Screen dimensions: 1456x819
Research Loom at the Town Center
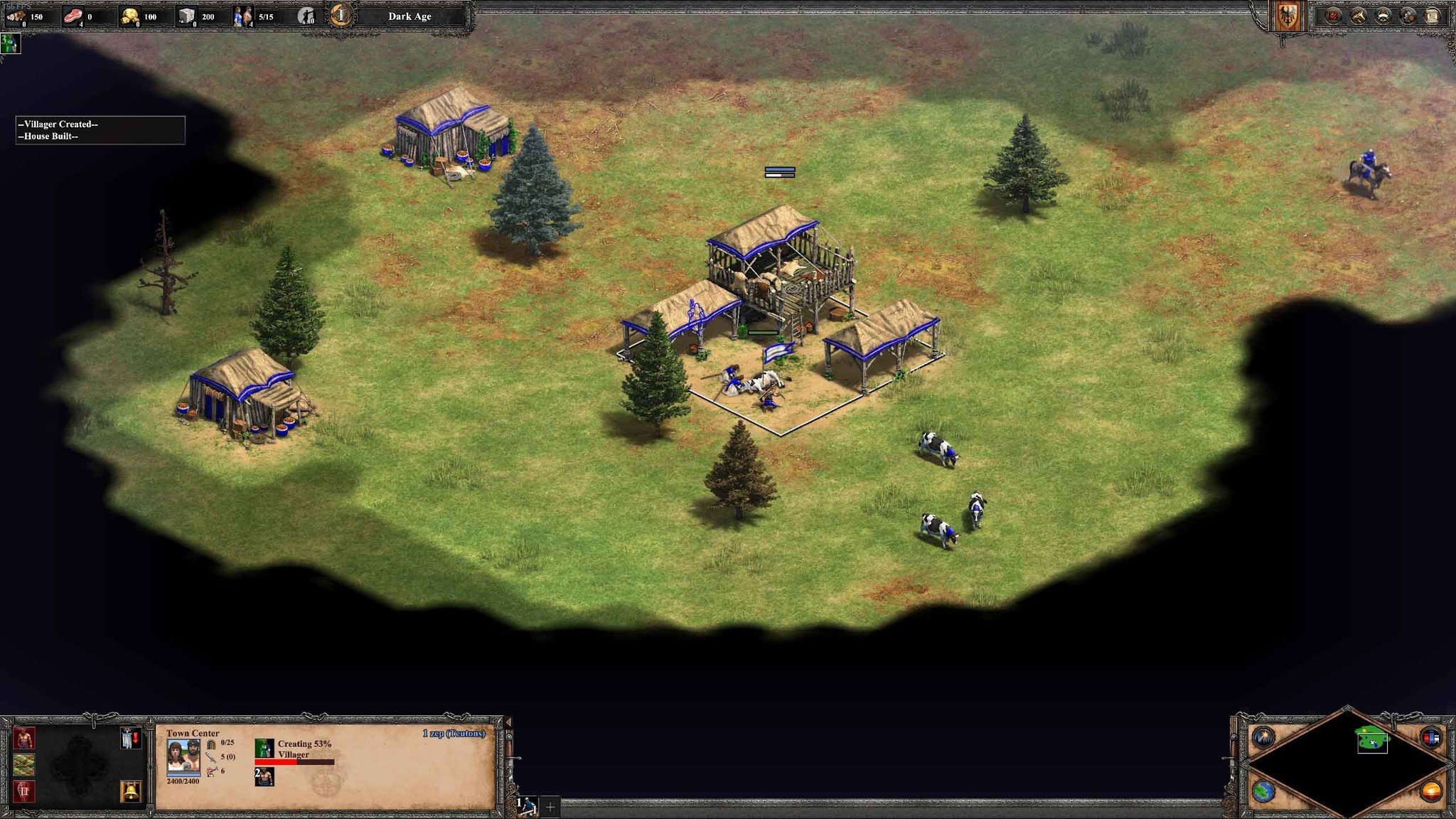(24, 765)
